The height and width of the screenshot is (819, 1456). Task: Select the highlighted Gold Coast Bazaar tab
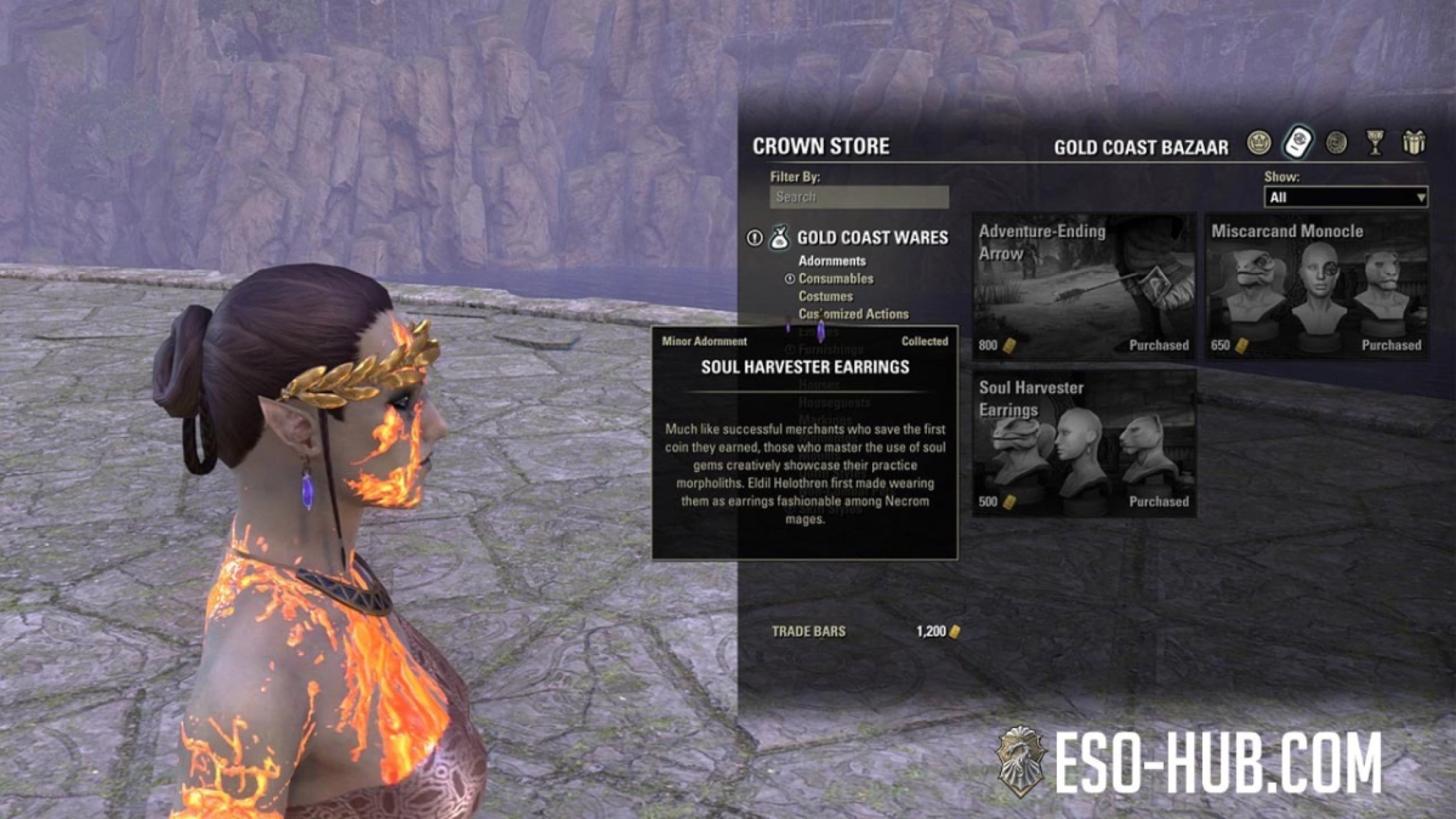coord(1298,143)
